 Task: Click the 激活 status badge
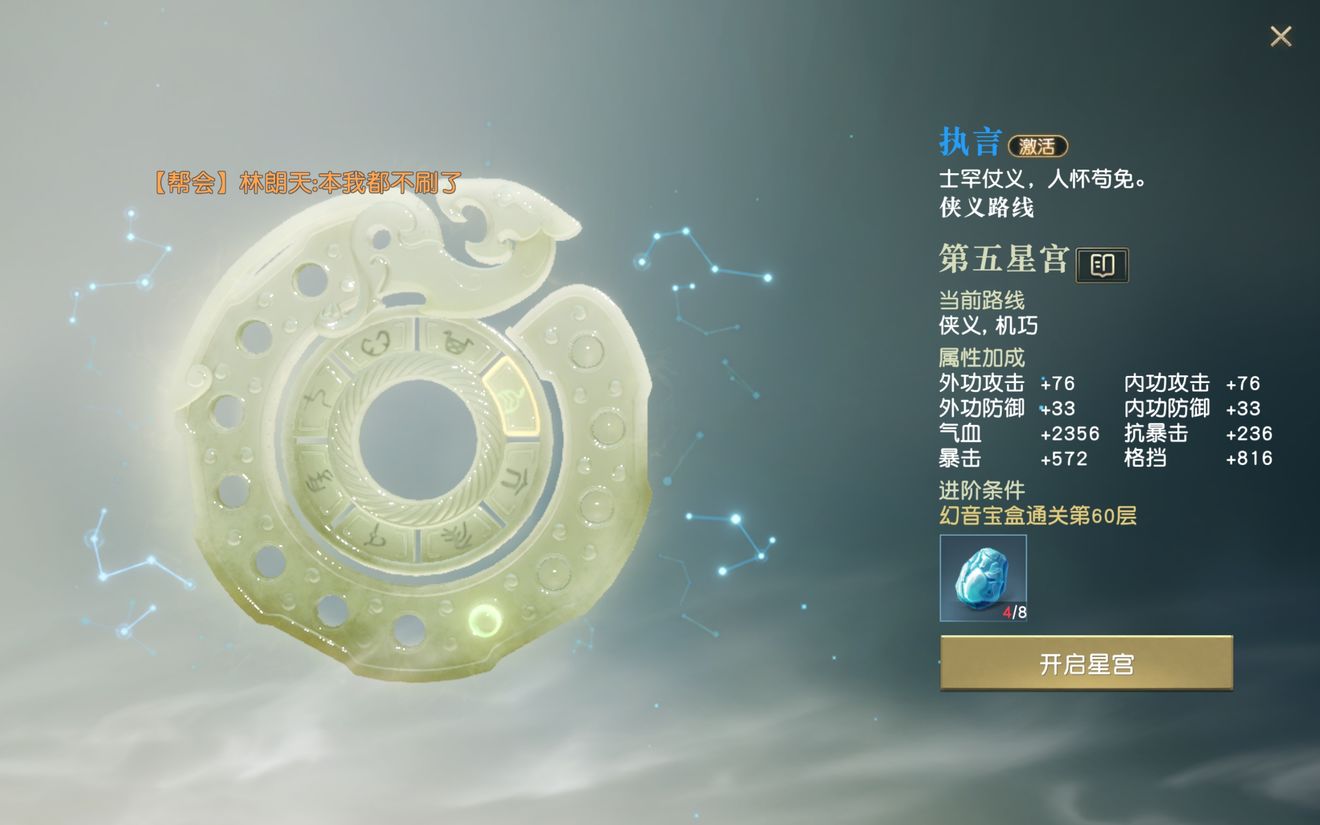[x=1037, y=146]
